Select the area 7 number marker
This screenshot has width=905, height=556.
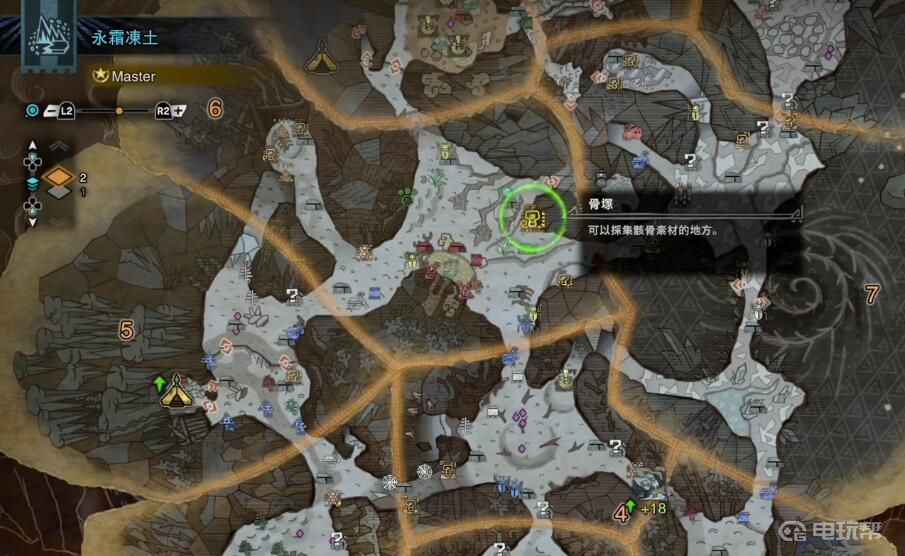871,294
